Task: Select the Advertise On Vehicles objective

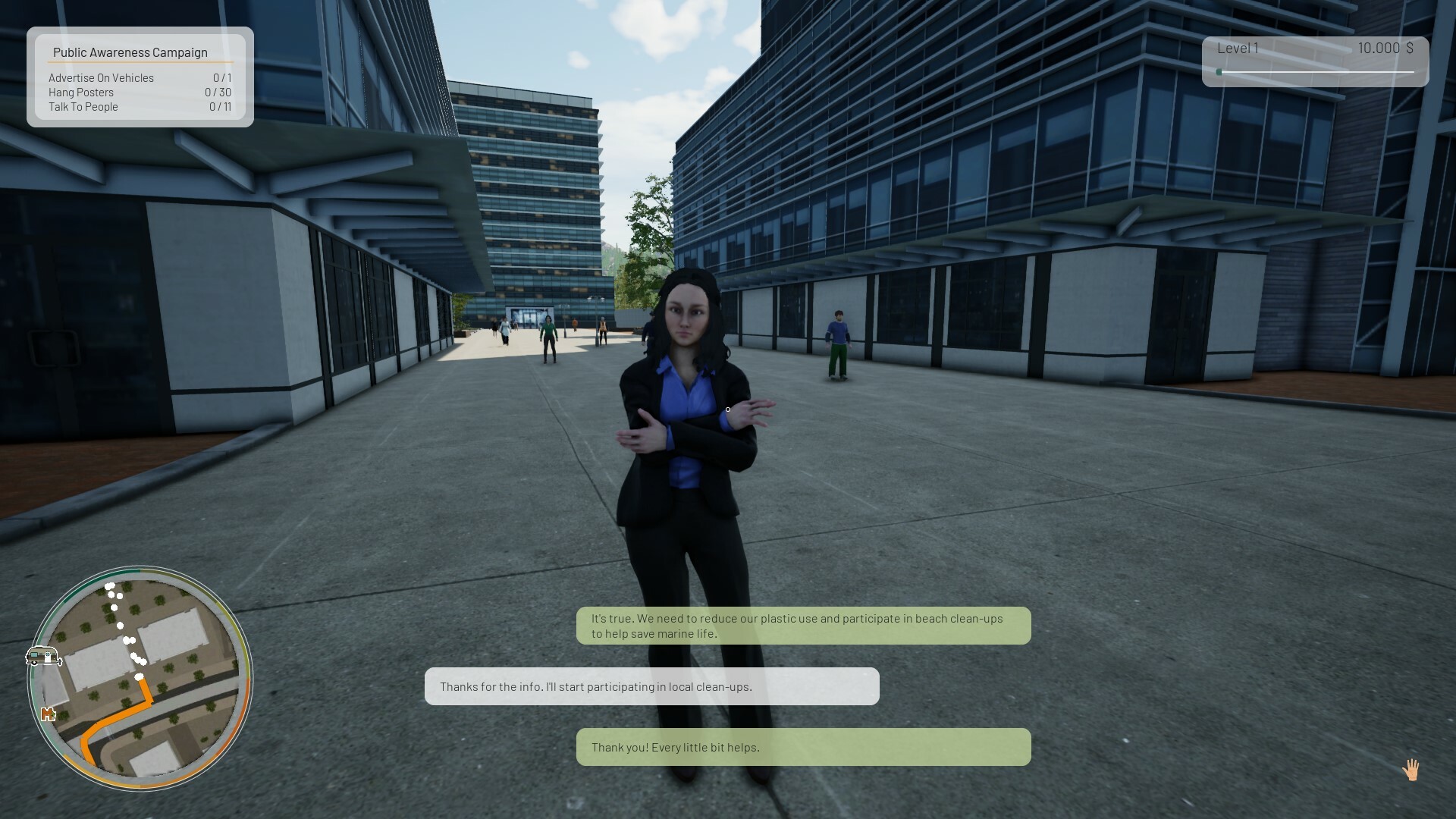Action: pyautogui.click(x=101, y=77)
